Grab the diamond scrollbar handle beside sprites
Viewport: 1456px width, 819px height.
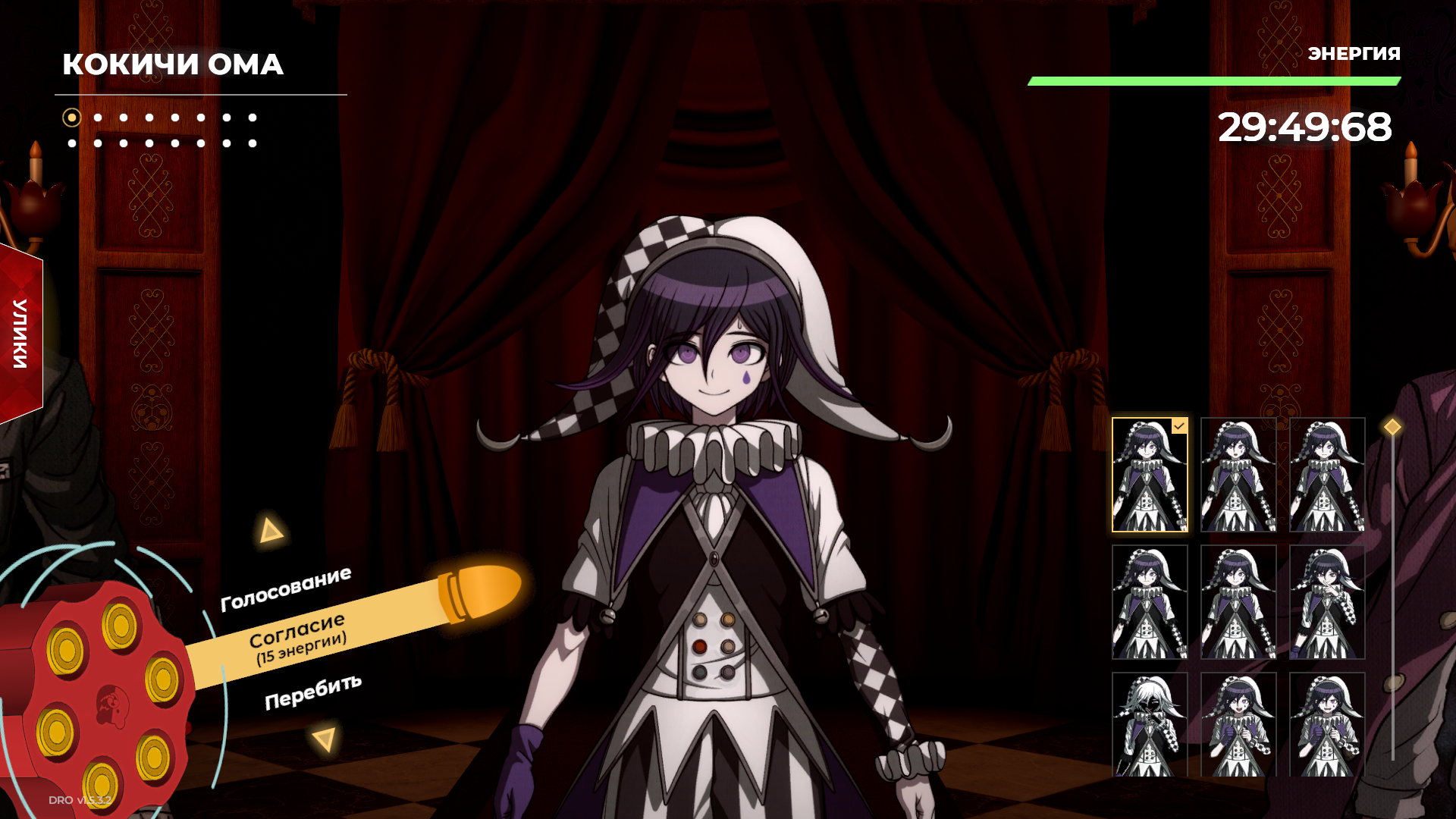tap(1392, 427)
